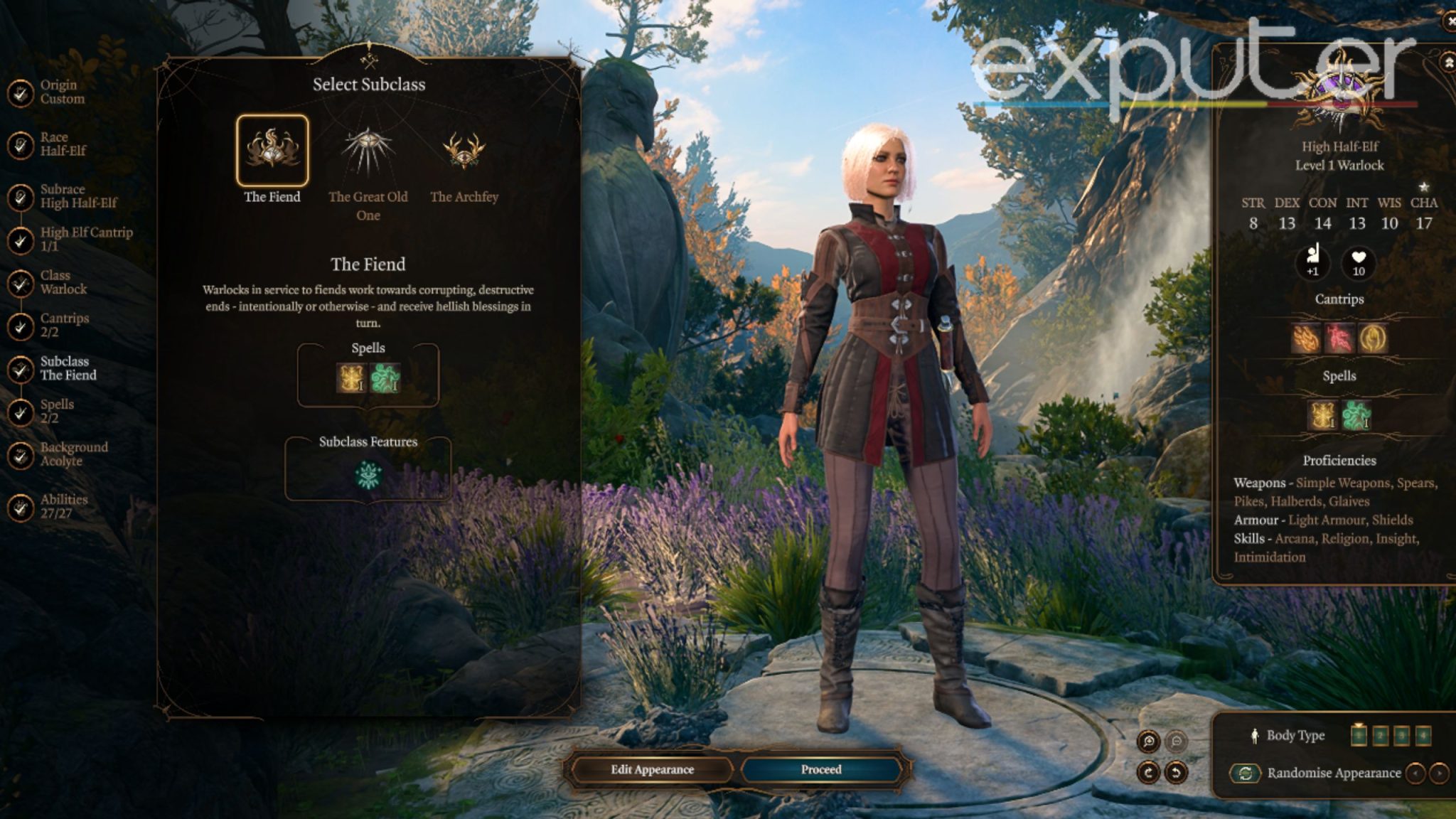This screenshot has height=819, width=1456.
Task: Inspect the subclass feature icon
Action: coord(368,475)
